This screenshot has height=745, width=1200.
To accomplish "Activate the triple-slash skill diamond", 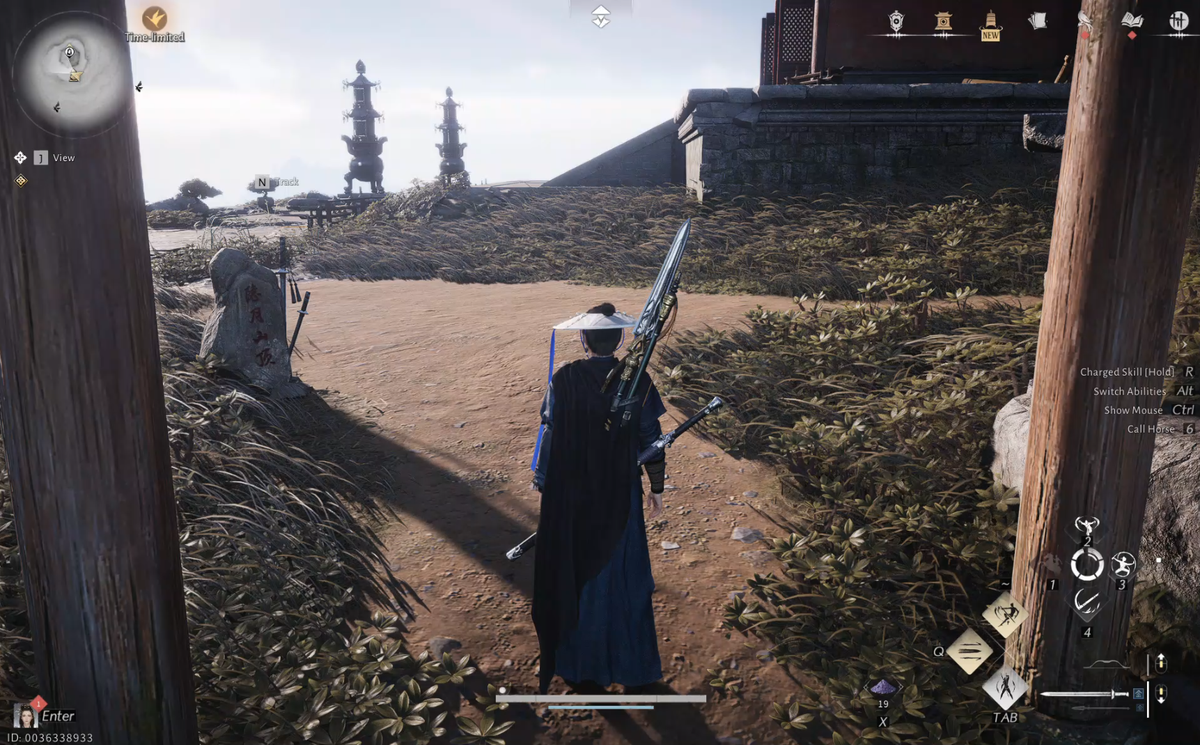I will click(x=969, y=651).
